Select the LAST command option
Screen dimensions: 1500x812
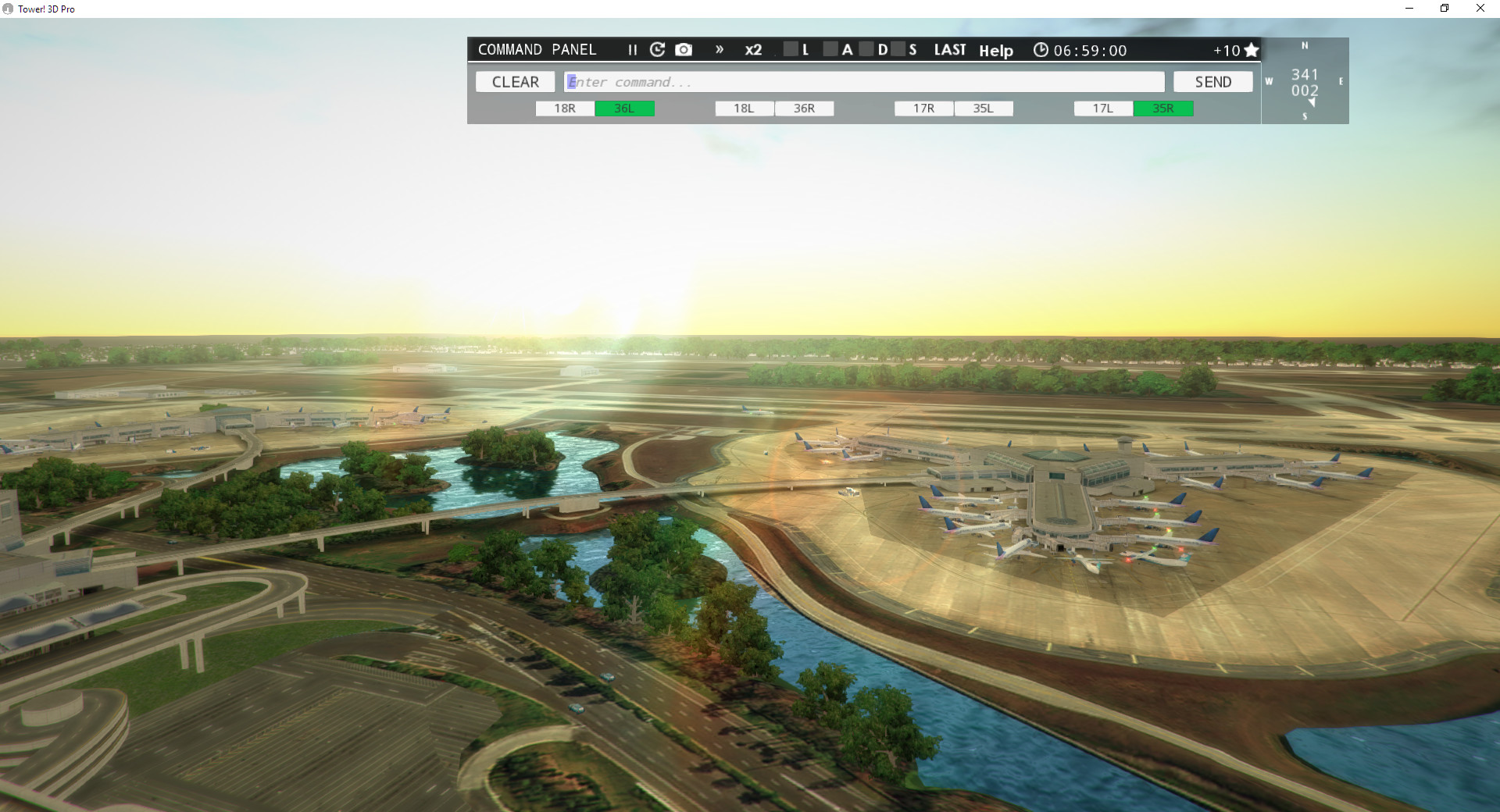point(949,49)
